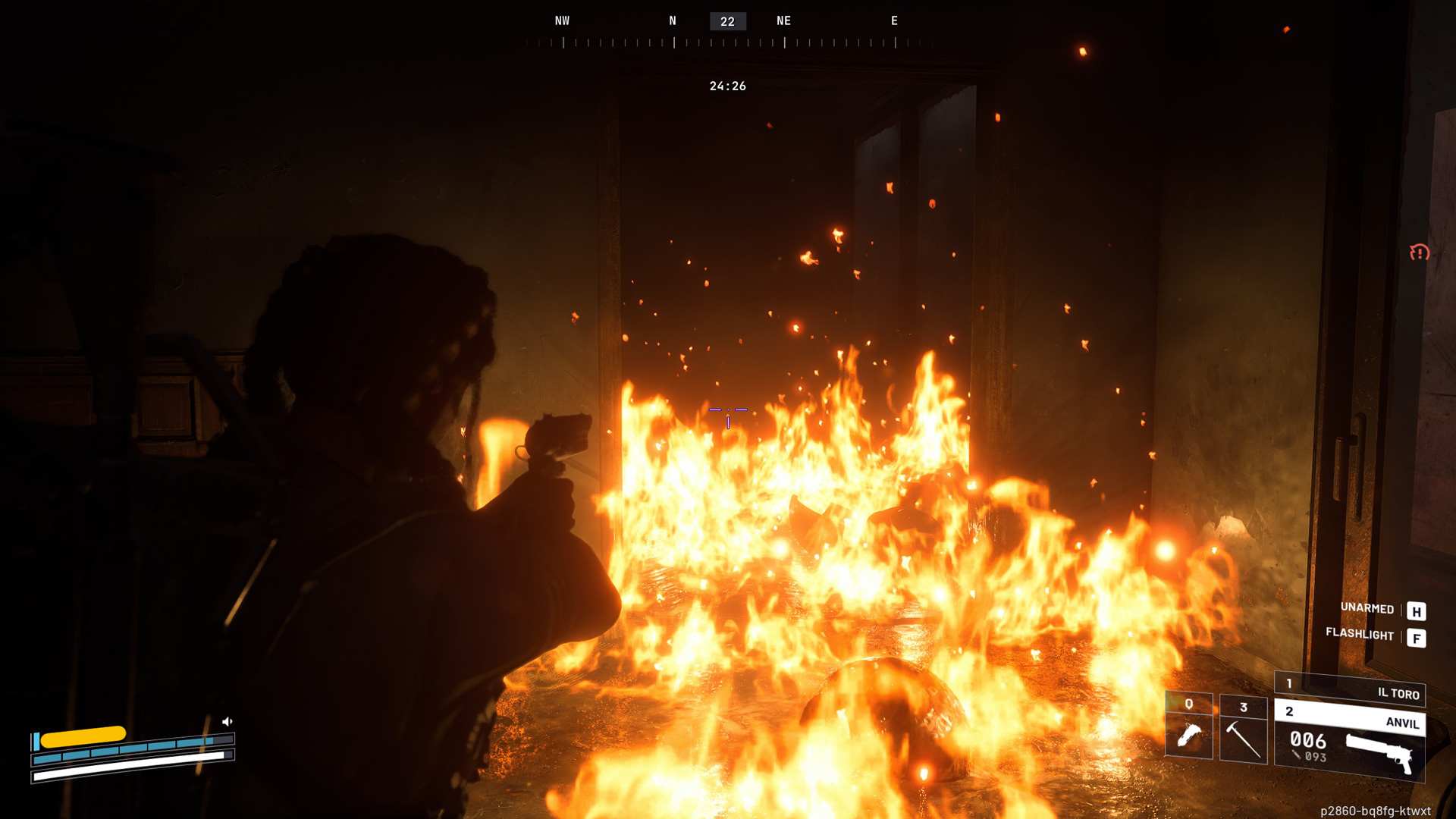The image size is (1456, 819).
Task: Click the speaker icon above the health bars
Action: 227,720
